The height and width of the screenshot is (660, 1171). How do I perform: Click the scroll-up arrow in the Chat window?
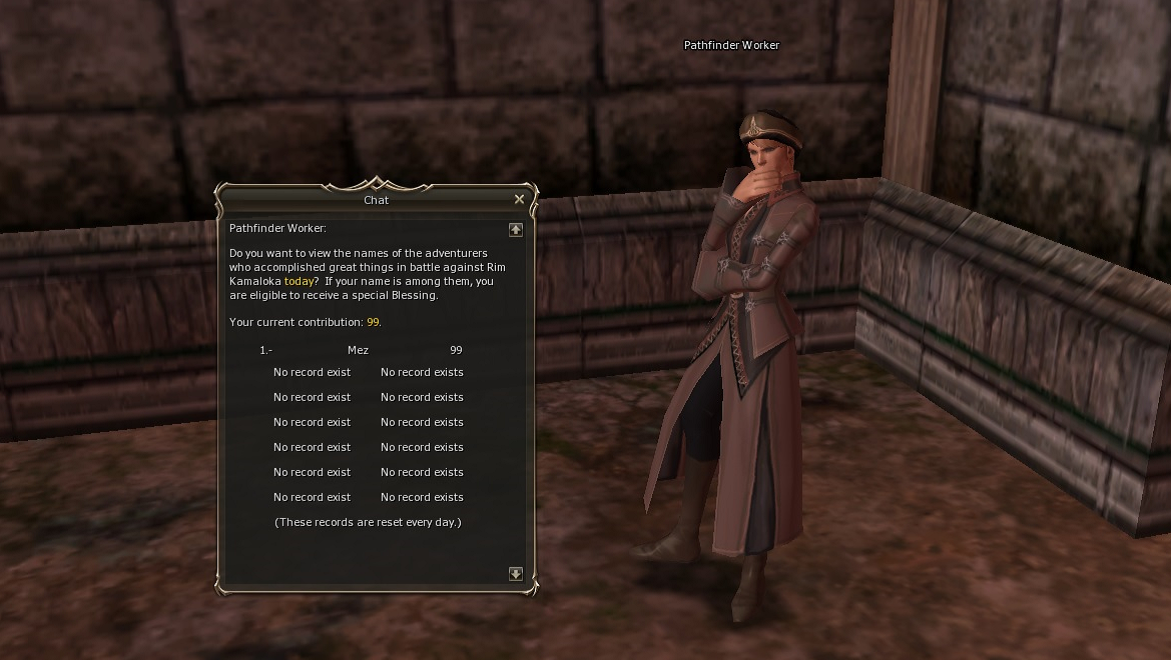pyautogui.click(x=516, y=230)
